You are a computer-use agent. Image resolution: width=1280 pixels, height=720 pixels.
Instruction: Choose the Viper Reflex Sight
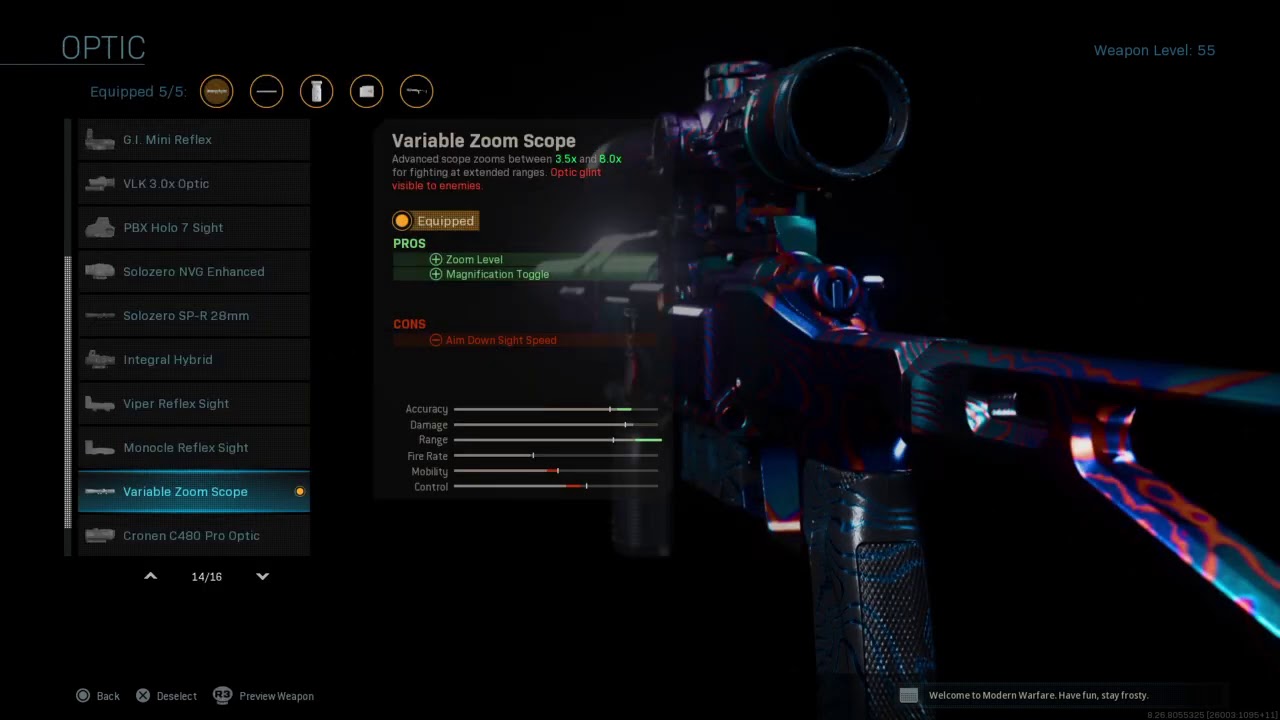pyautogui.click(x=194, y=404)
